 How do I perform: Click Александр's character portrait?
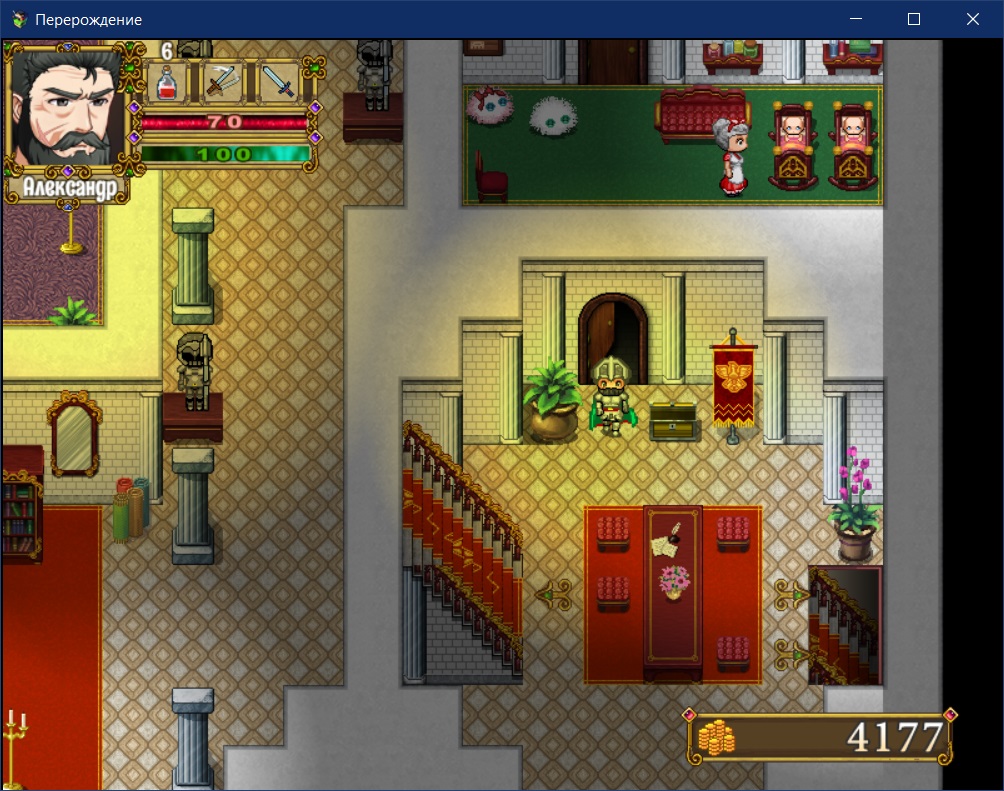[66, 108]
